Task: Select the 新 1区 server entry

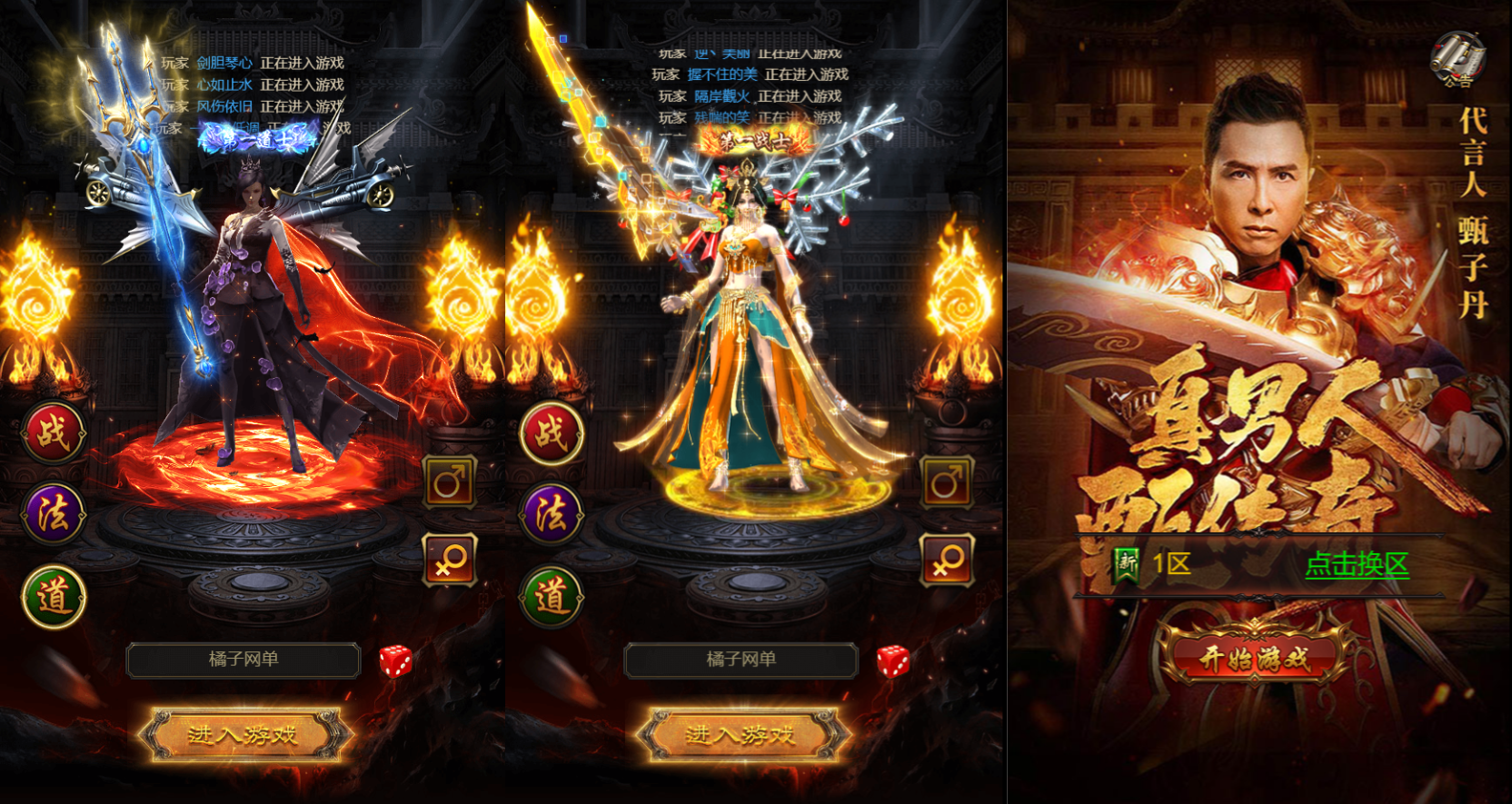Action: 1154,564
